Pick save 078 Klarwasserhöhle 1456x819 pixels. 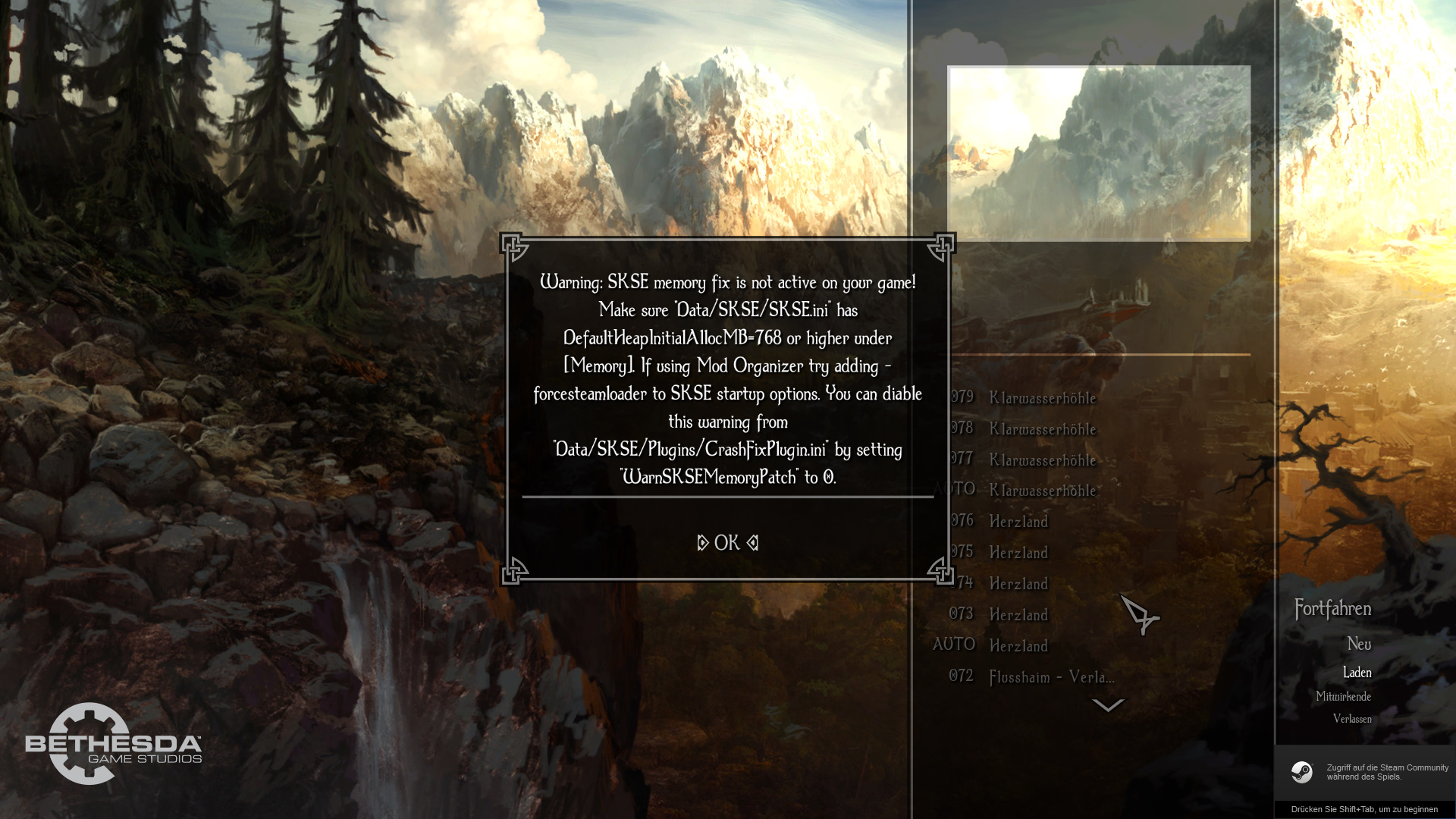point(1042,429)
